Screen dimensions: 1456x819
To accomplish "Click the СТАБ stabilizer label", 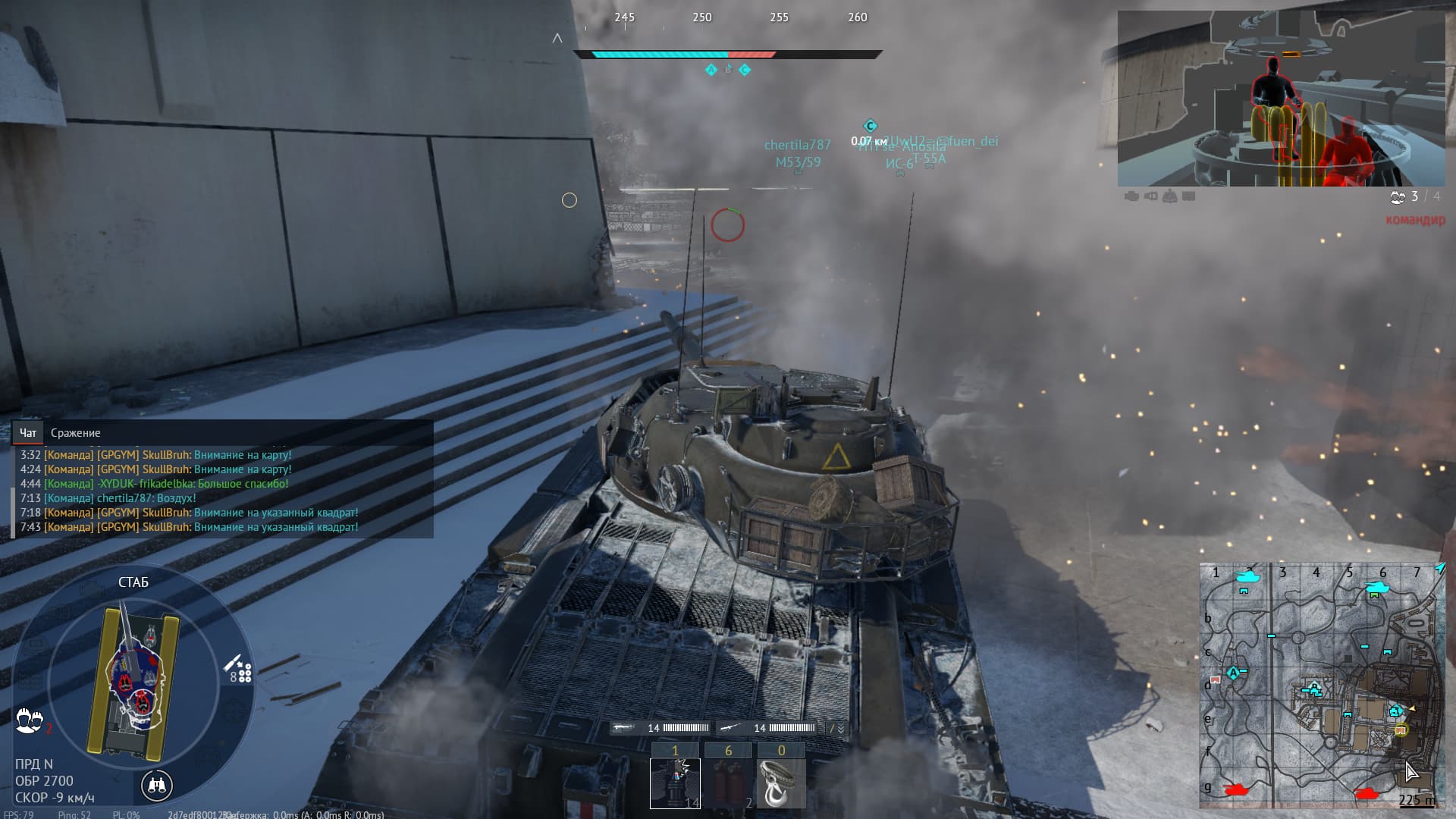I will coord(133,582).
